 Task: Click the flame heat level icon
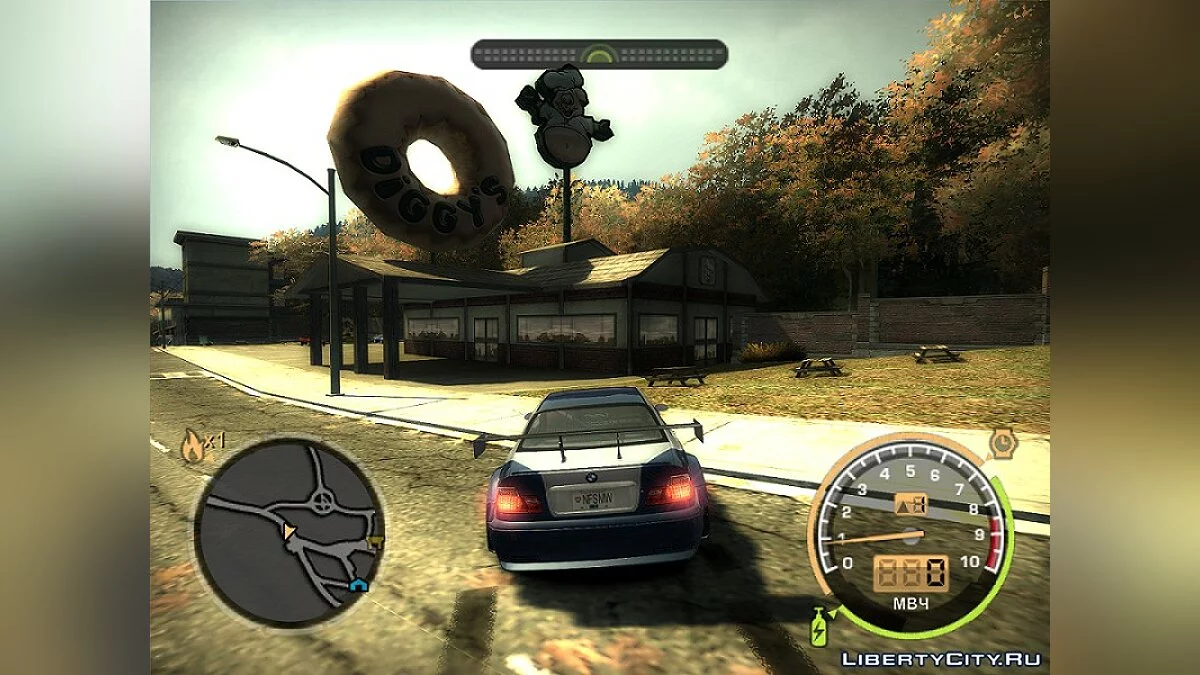(191, 446)
